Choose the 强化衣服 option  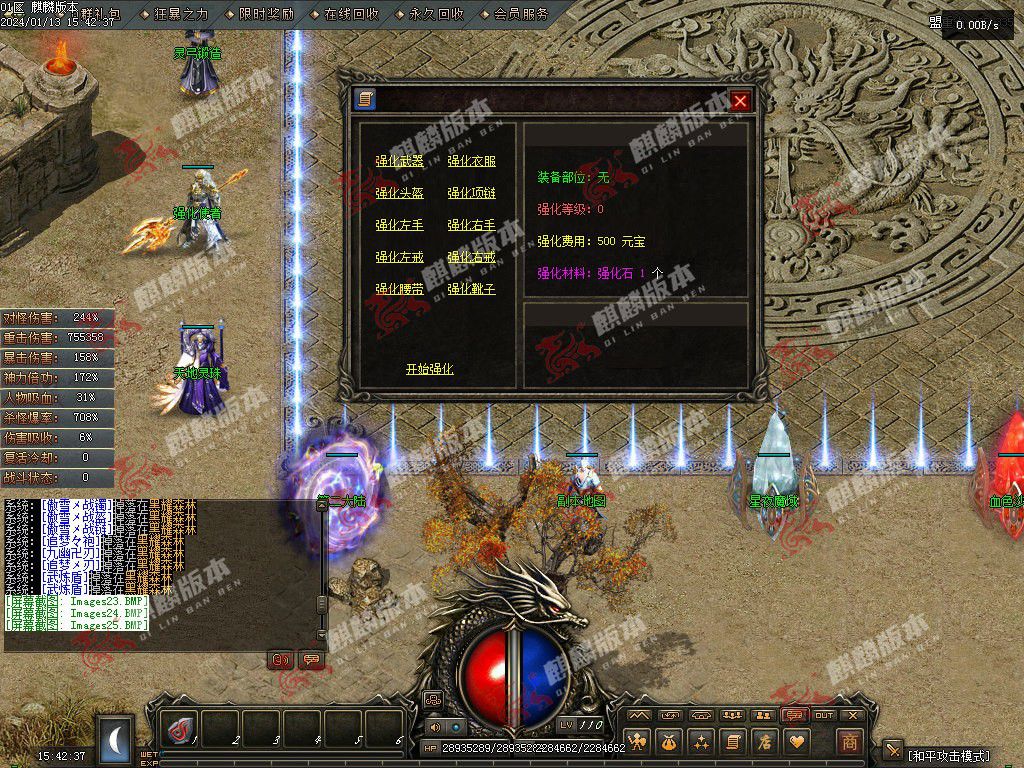point(471,161)
